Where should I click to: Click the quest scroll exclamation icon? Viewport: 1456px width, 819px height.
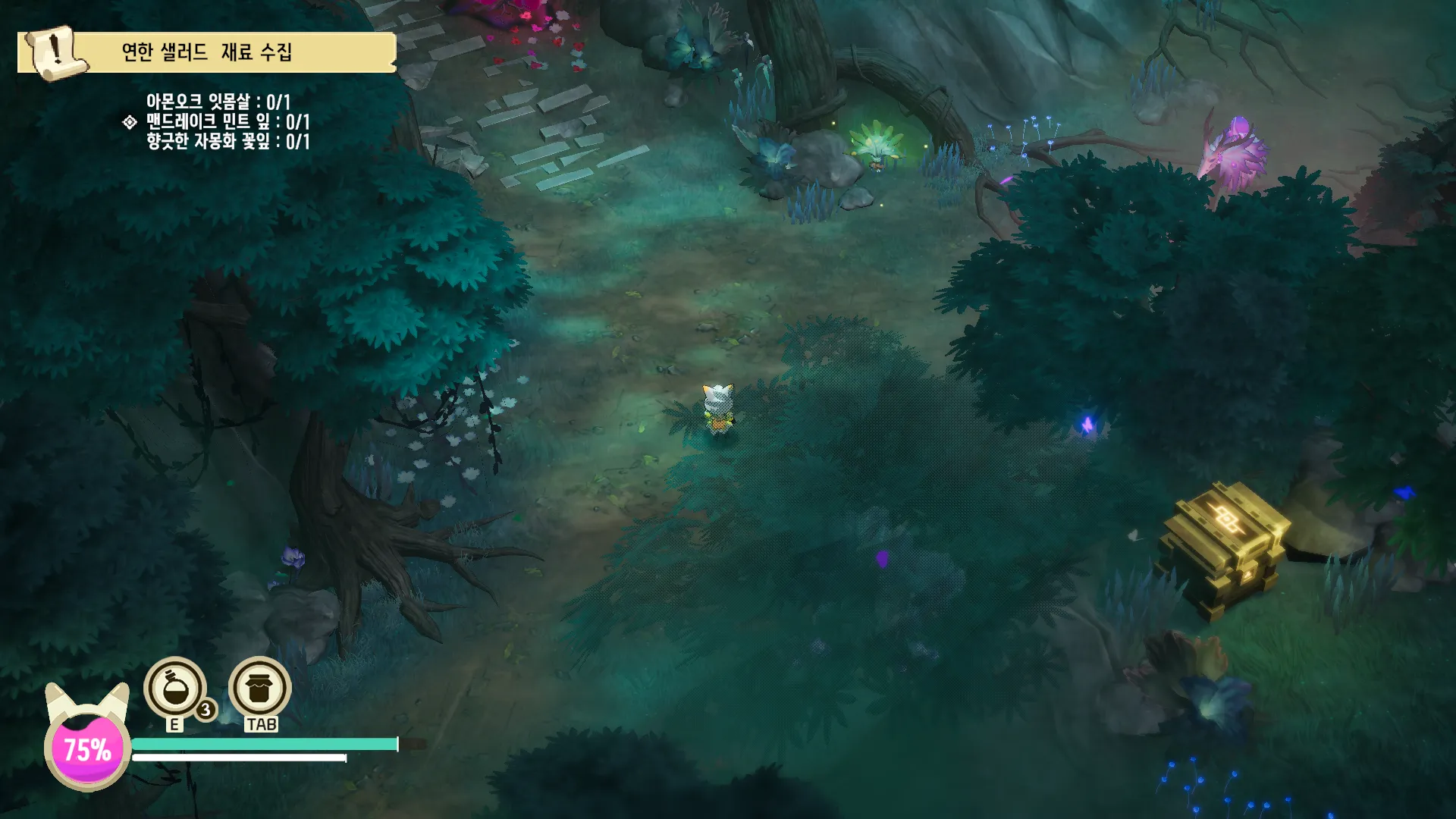pyautogui.click(x=54, y=52)
